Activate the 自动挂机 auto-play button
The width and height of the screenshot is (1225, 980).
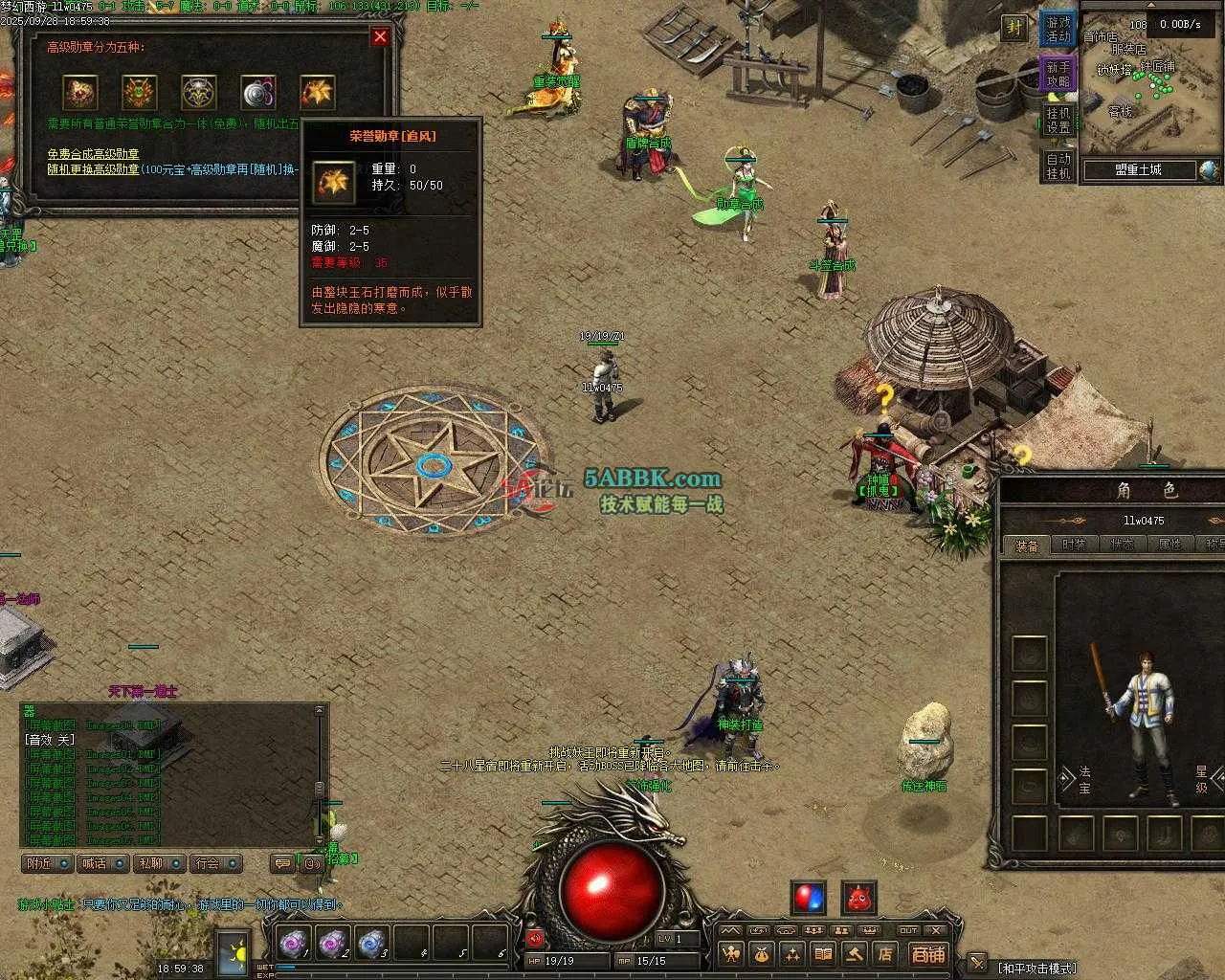pyautogui.click(x=1058, y=166)
